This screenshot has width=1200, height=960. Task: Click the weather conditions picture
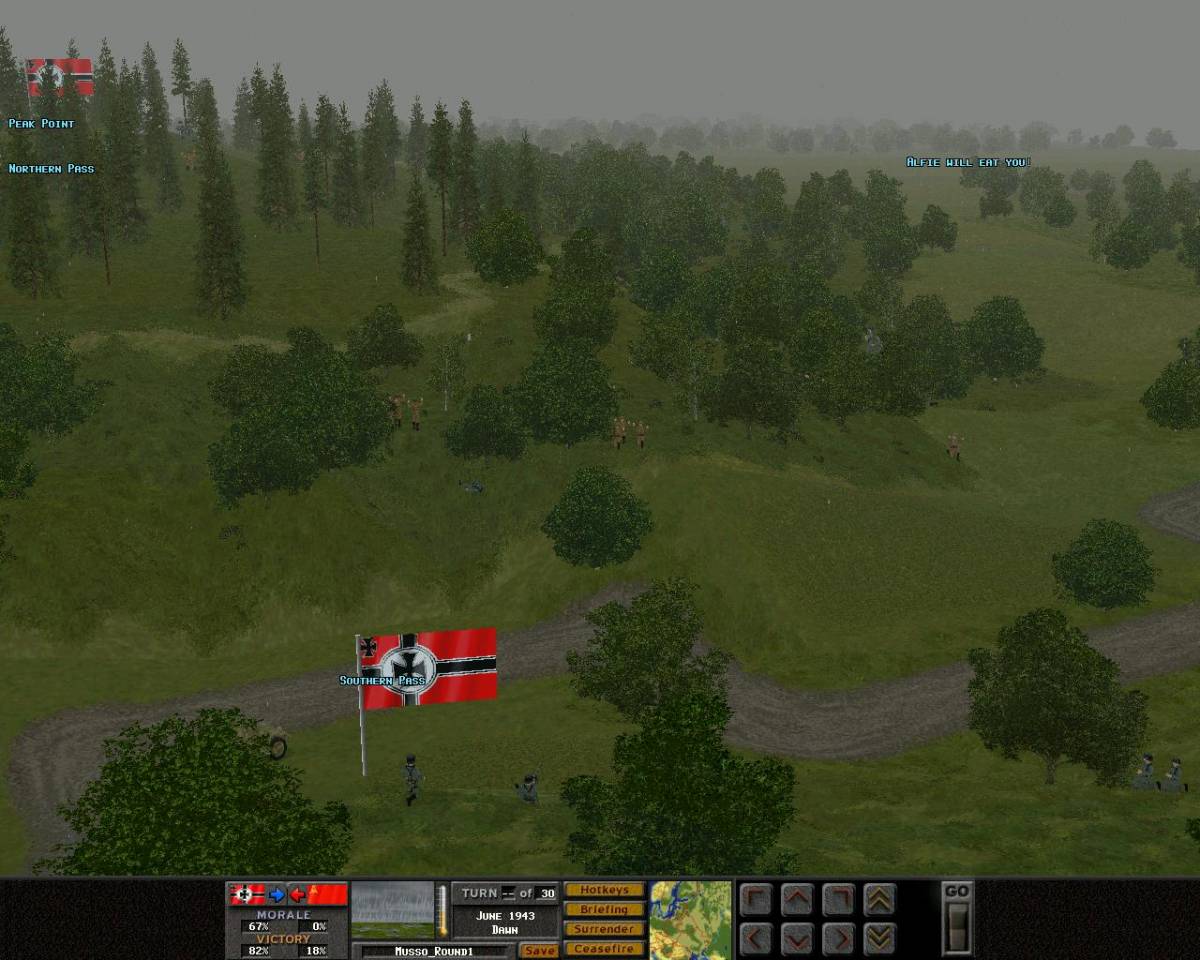pos(392,909)
